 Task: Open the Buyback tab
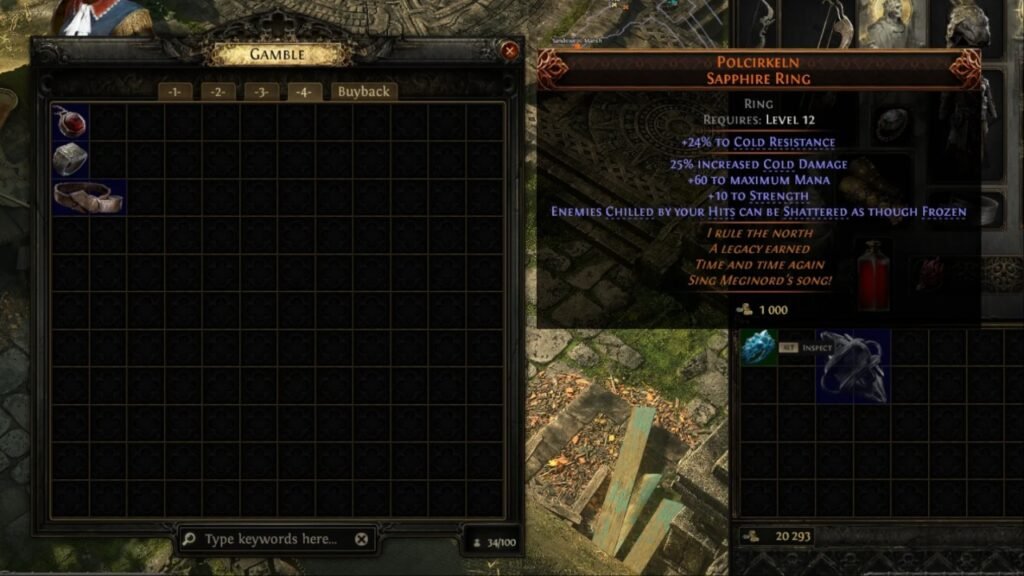point(363,92)
